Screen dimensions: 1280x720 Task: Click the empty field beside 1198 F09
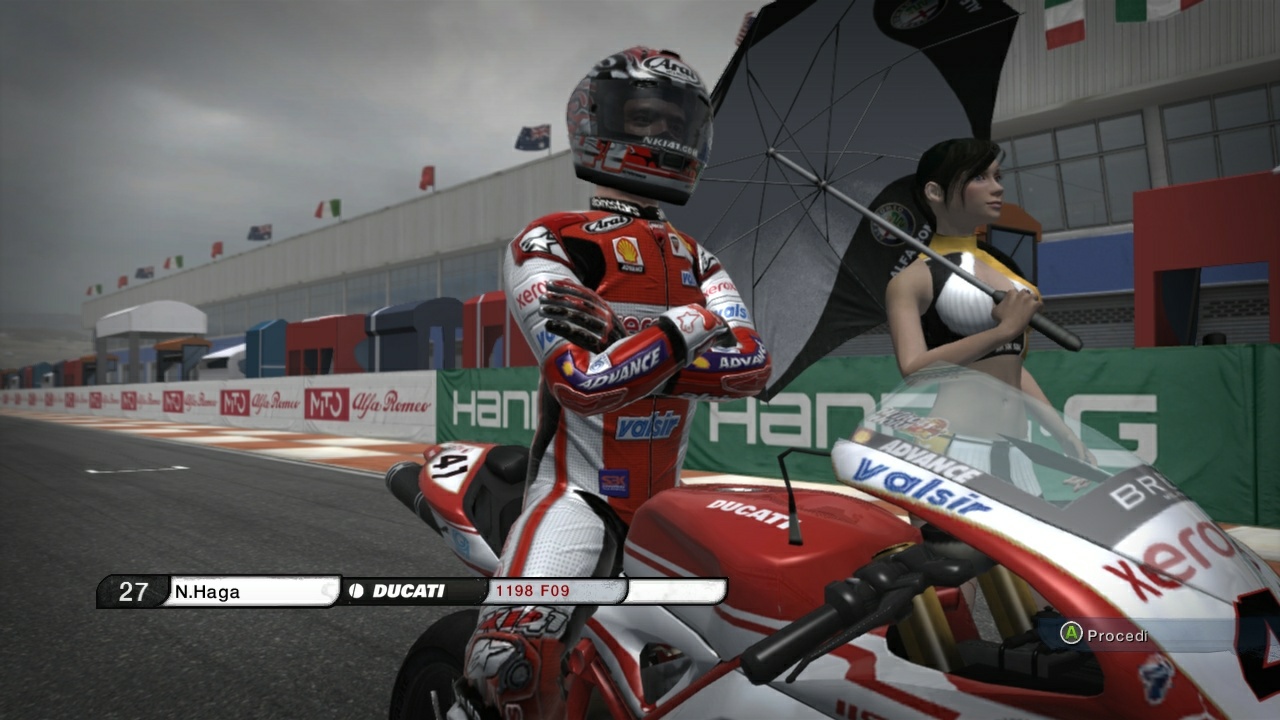tap(676, 591)
